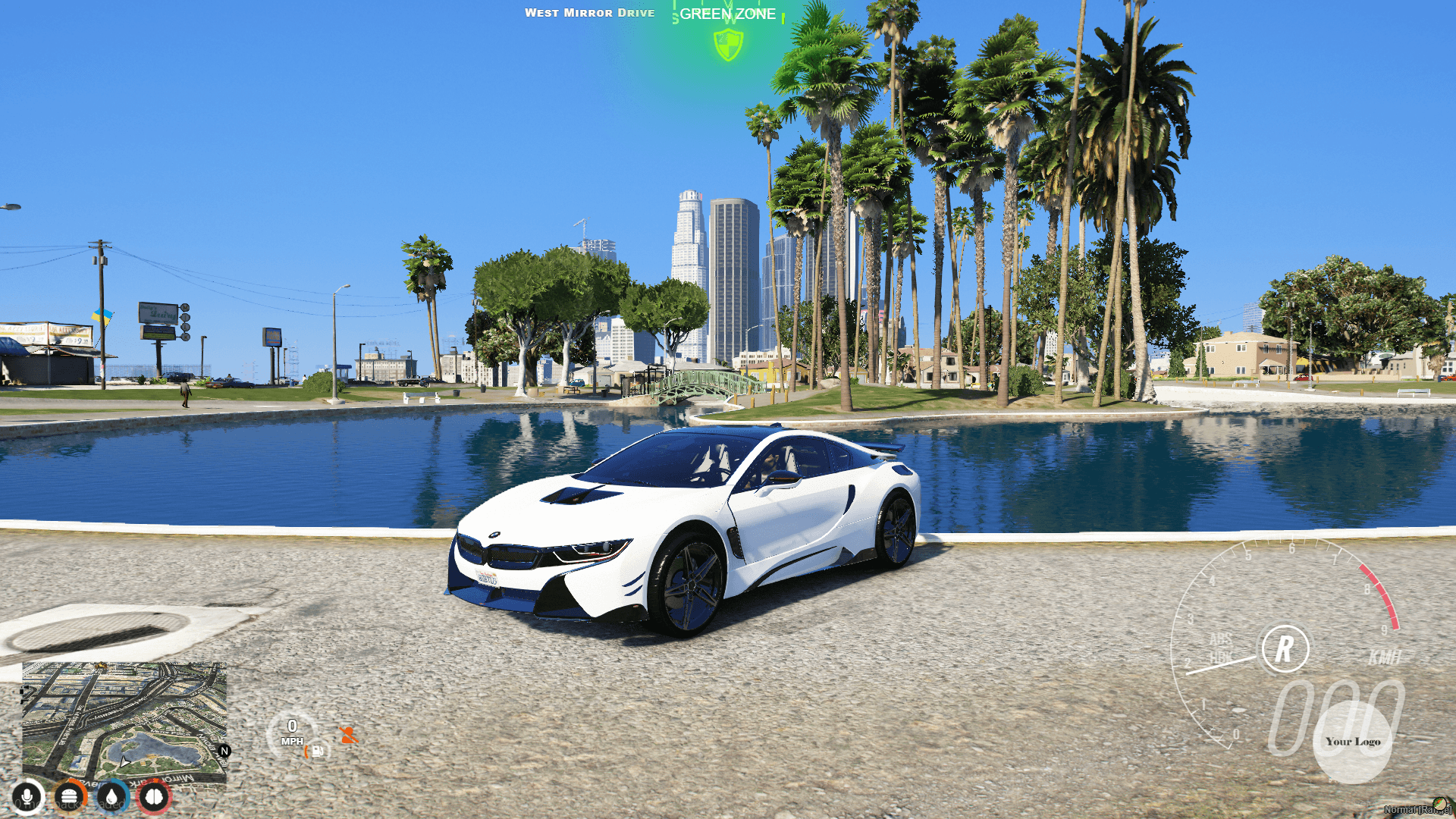This screenshot has height=819, width=1456.
Task: Click the West Mirror Drive street label
Action: click(590, 12)
